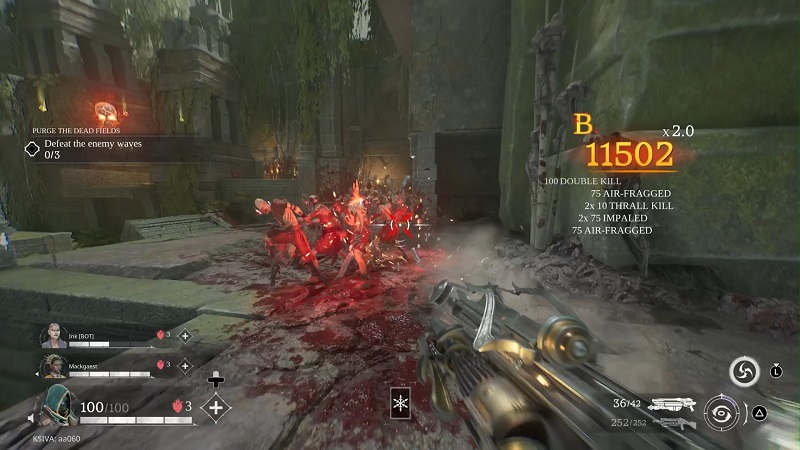Viewport: 800px width, 450px height.
Task: Click your hooded character portrait
Action: pos(57,407)
